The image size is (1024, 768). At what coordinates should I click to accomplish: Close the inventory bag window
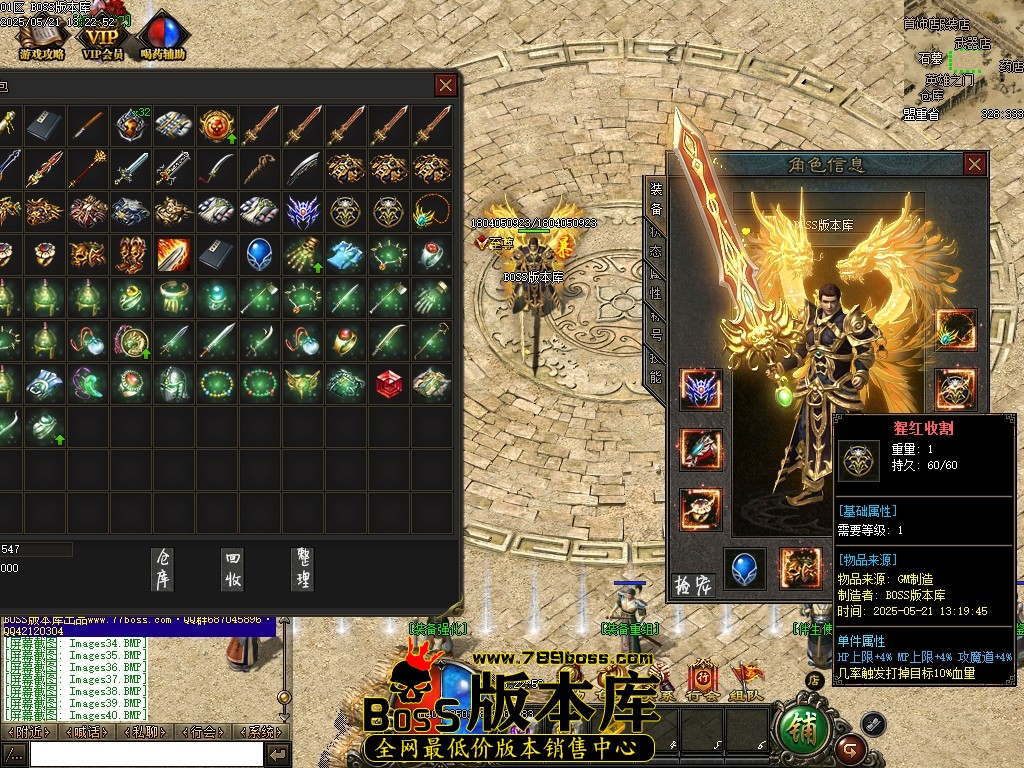point(446,85)
